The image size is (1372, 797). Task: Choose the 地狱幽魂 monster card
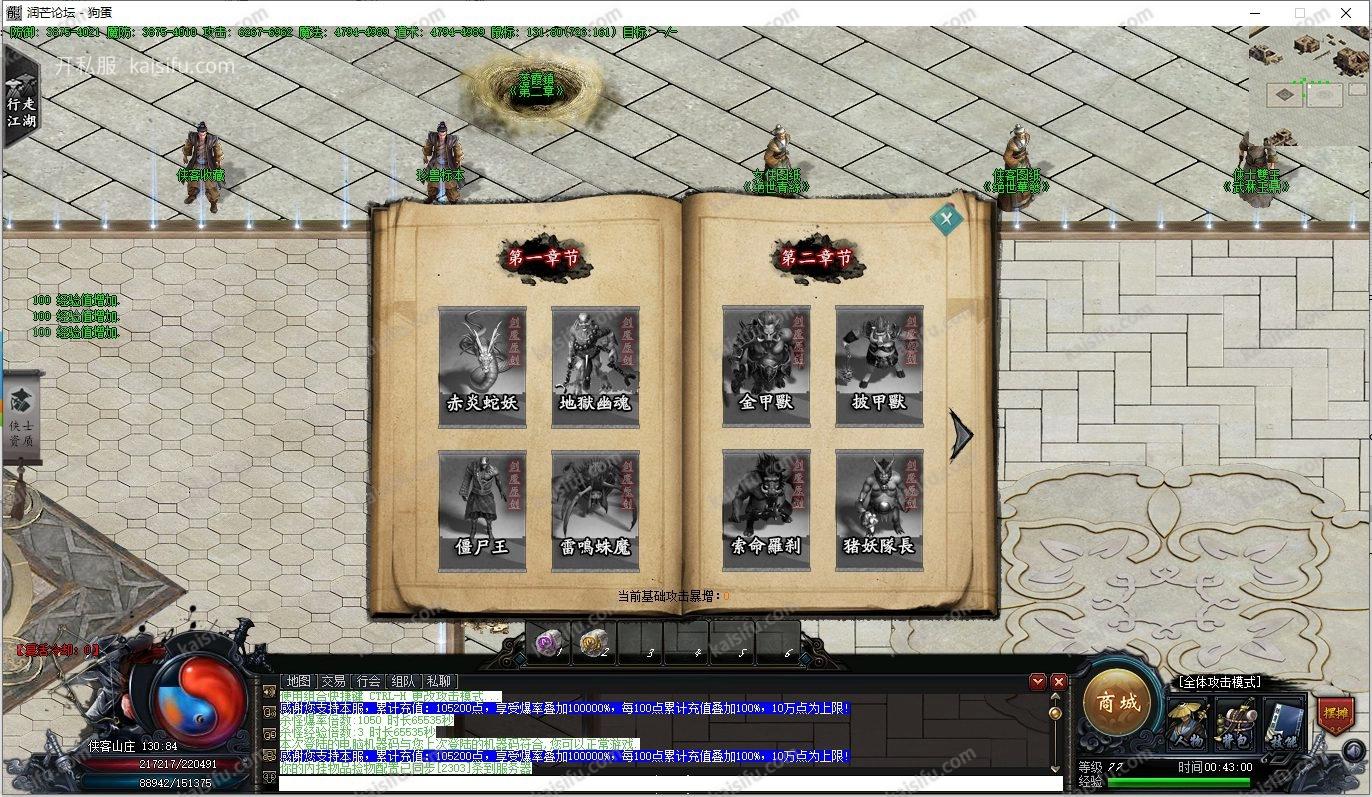click(595, 367)
